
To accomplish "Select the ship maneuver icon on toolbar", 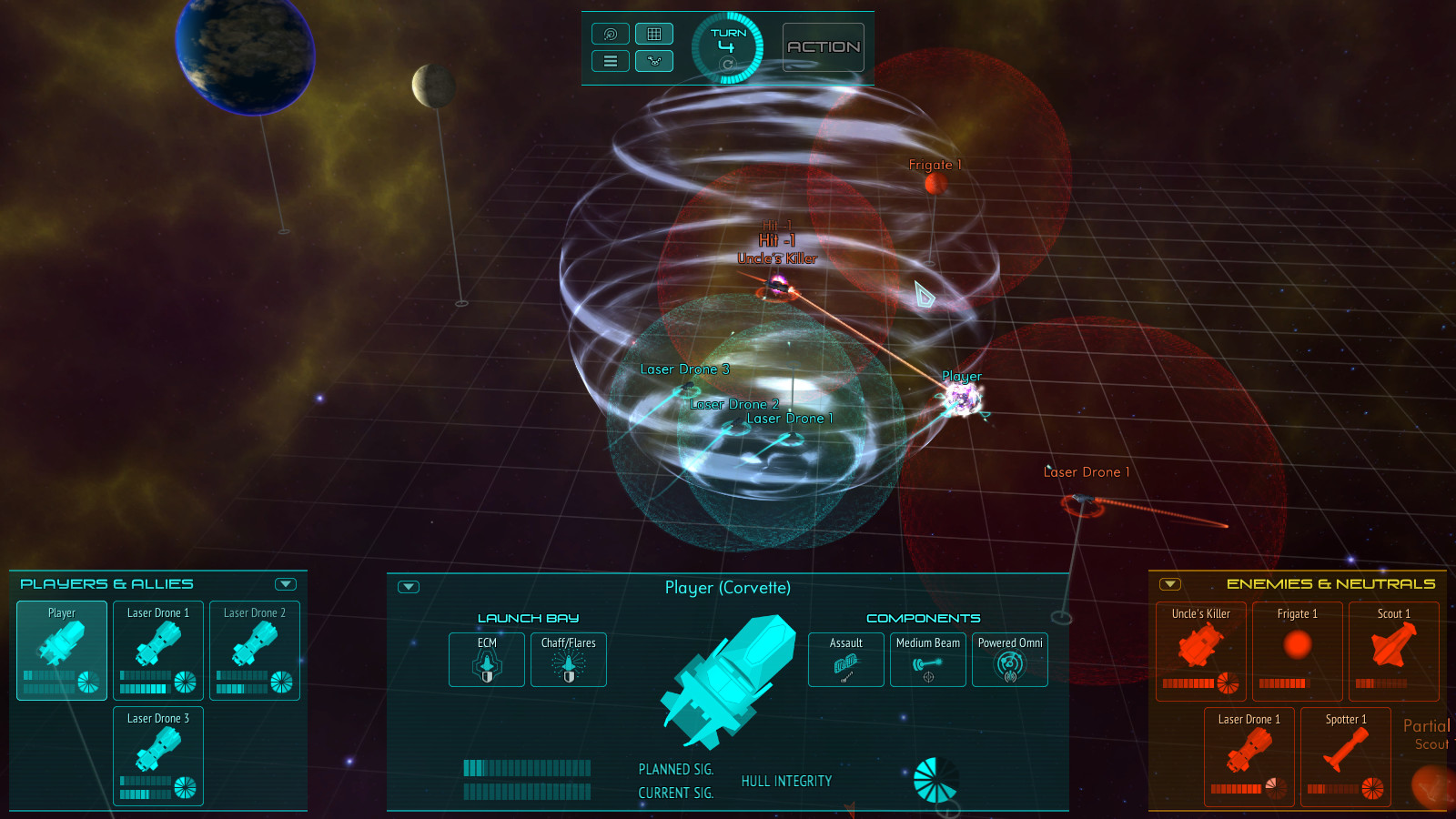I will tap(654, 61).
